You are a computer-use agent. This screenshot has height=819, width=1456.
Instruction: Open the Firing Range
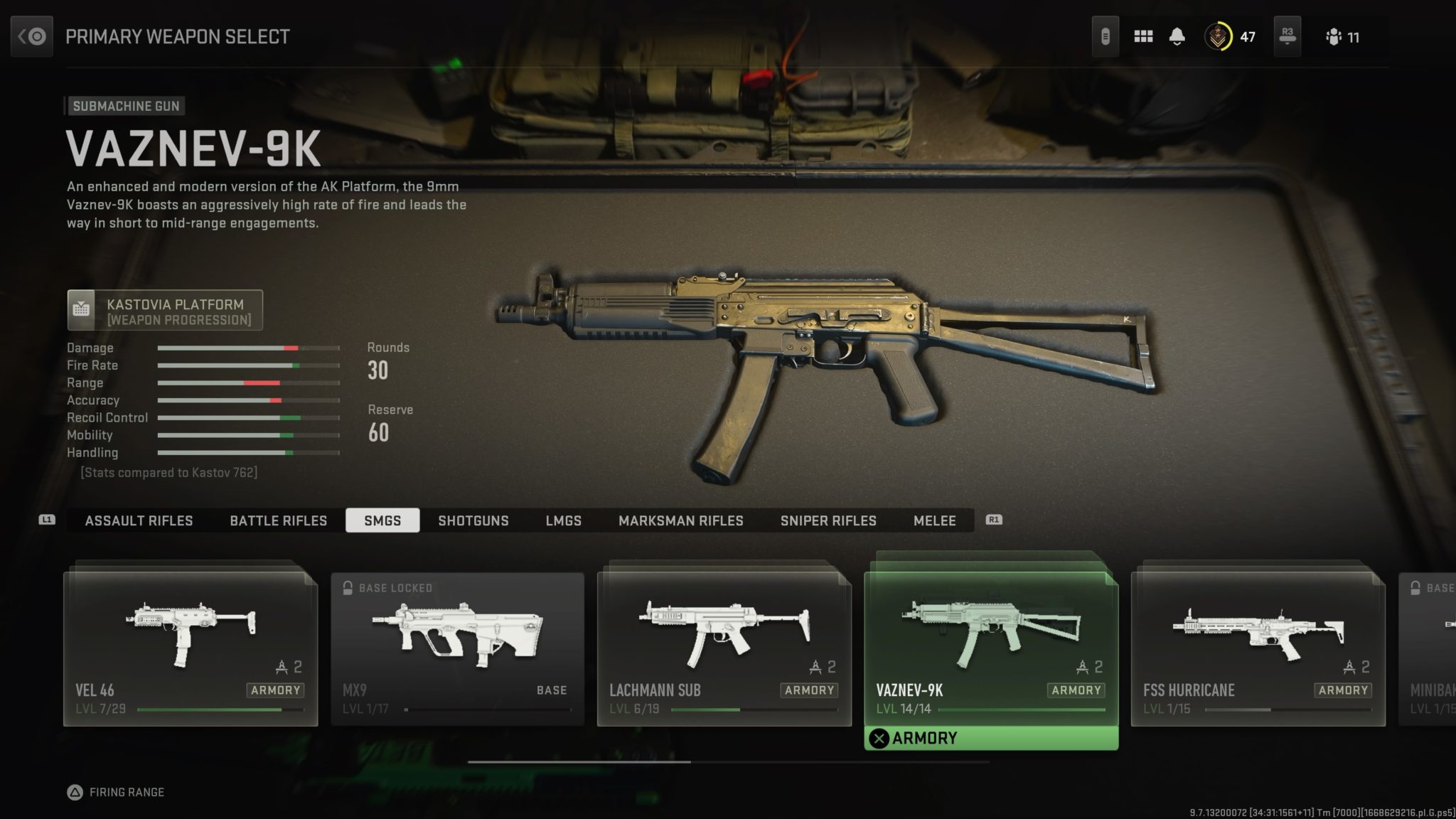pyautogui.click(x=117, y=791)
